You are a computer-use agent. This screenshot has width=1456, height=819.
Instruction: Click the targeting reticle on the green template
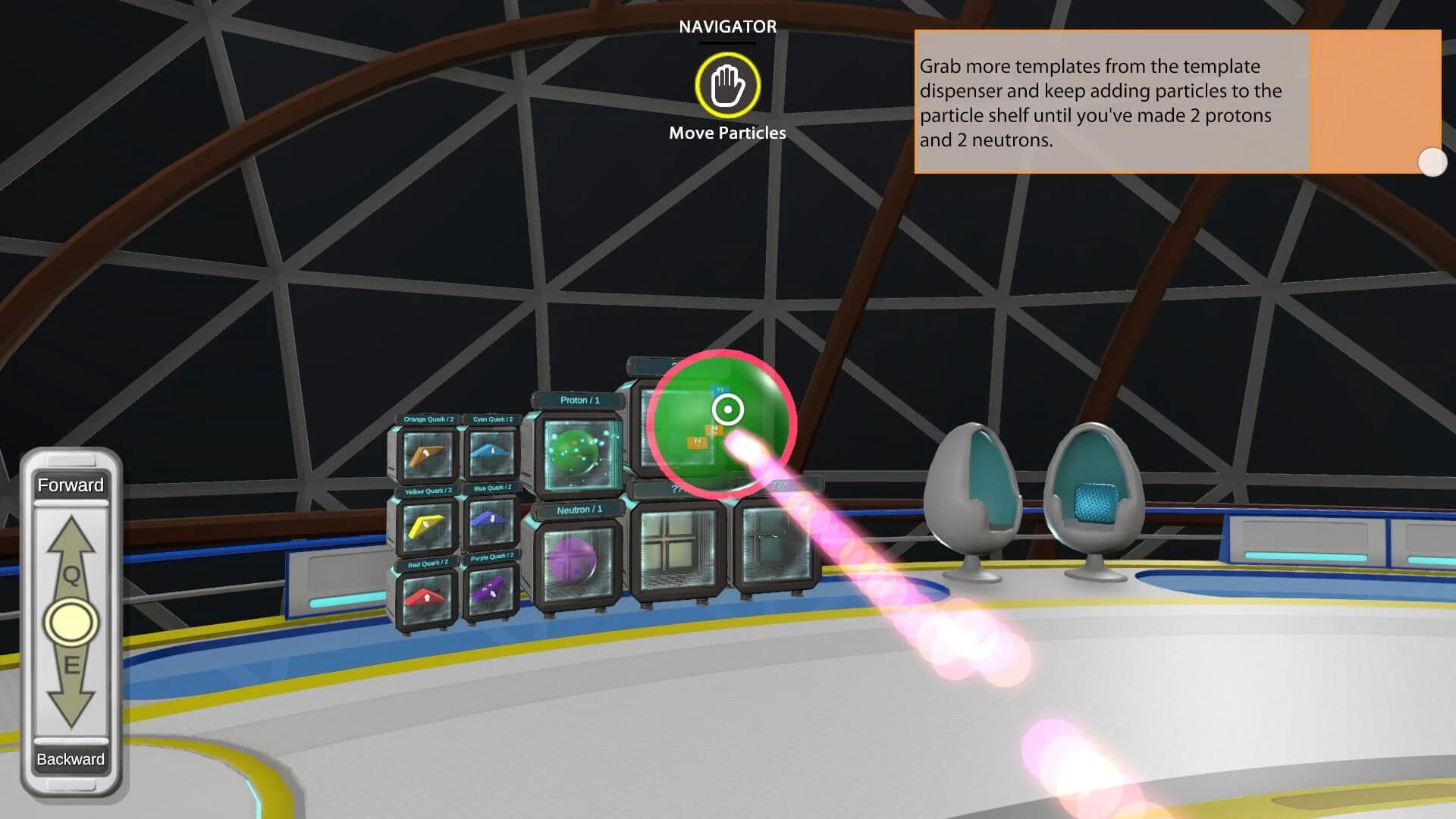coord(726,410)
